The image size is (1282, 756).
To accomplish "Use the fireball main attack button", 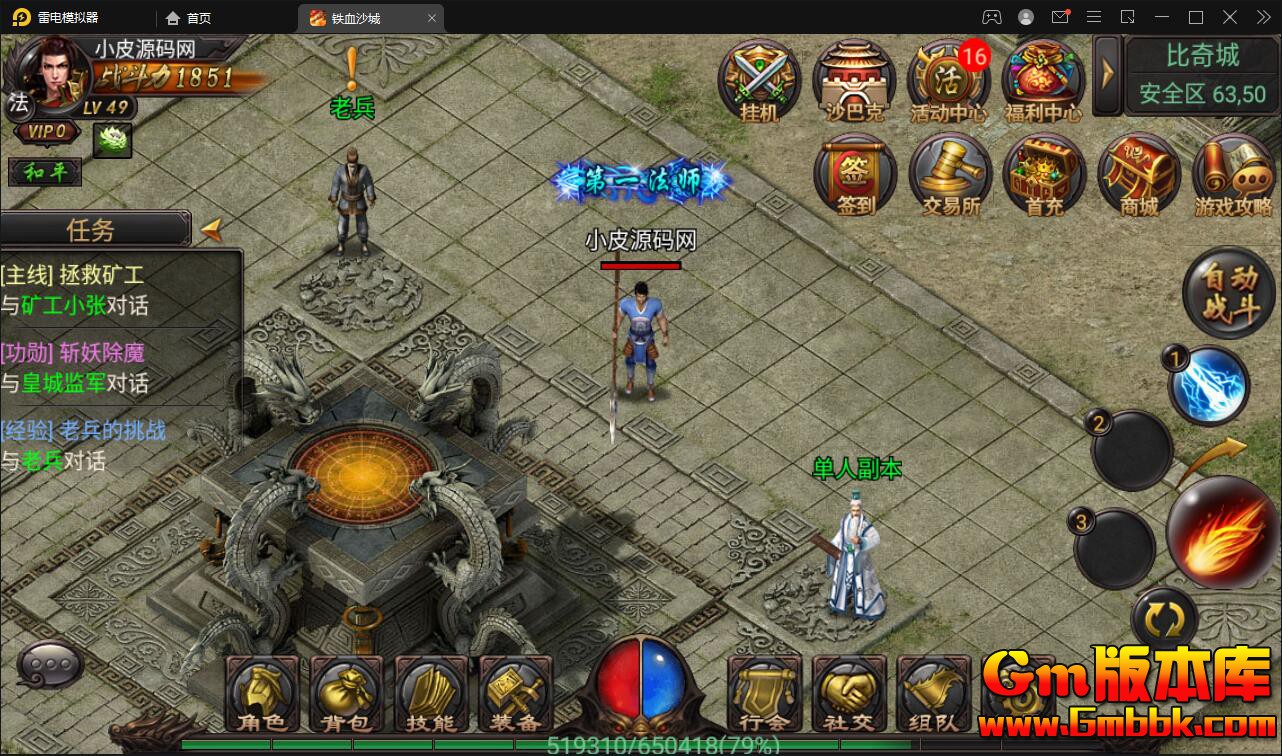I will pyautogui.click(x=1223, y=531).
